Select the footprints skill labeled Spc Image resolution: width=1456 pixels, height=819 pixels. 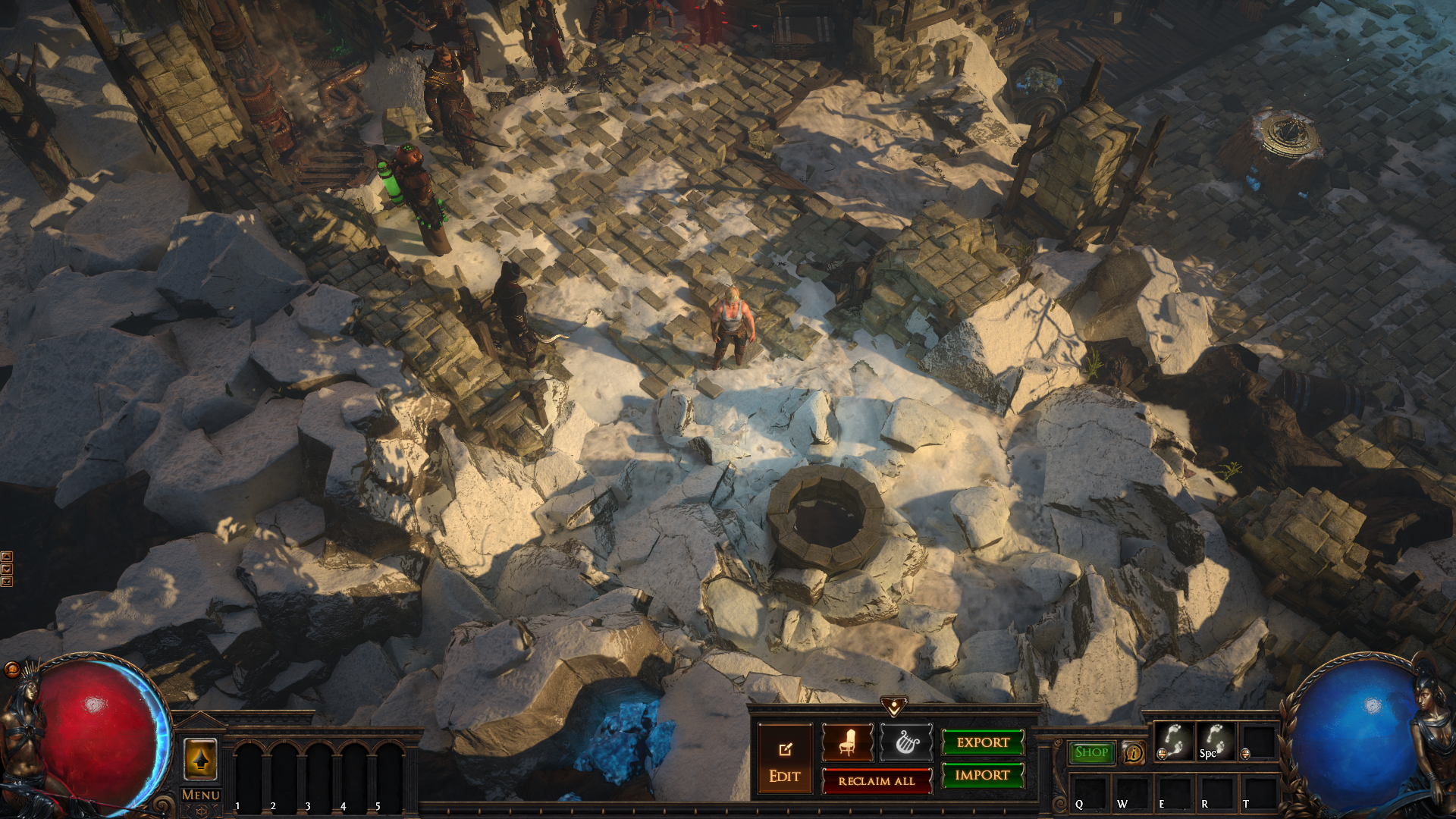point(1215,741)
